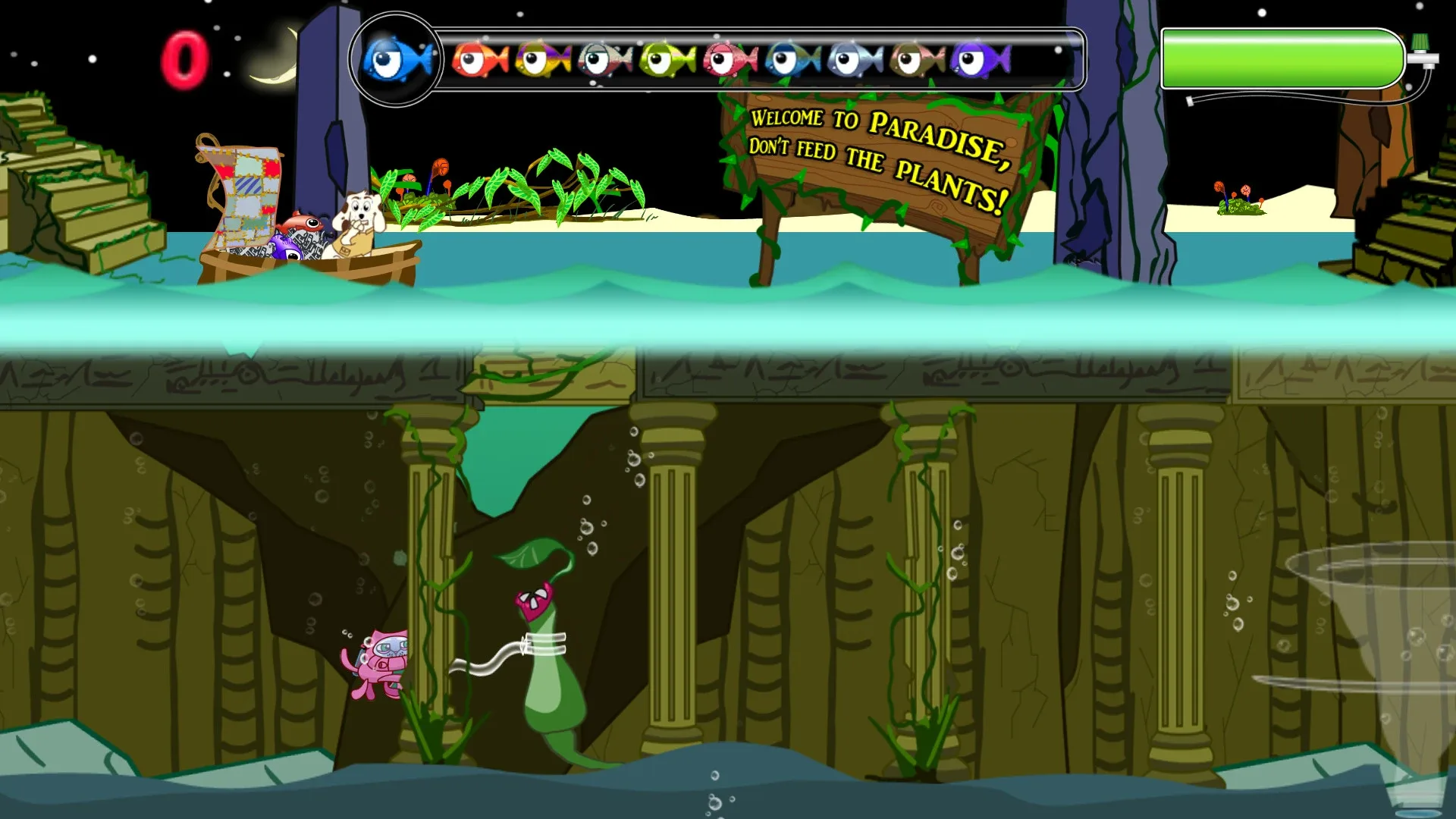The image size is (1456, 819).
Task: Pick the silver fish icon
Action: click(849, 61)
